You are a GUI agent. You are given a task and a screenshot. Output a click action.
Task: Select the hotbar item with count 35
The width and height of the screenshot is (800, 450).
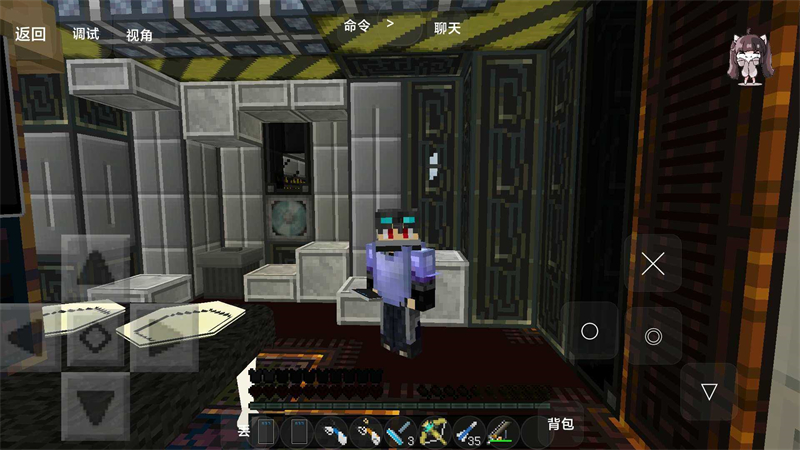[x=467, y=432]
